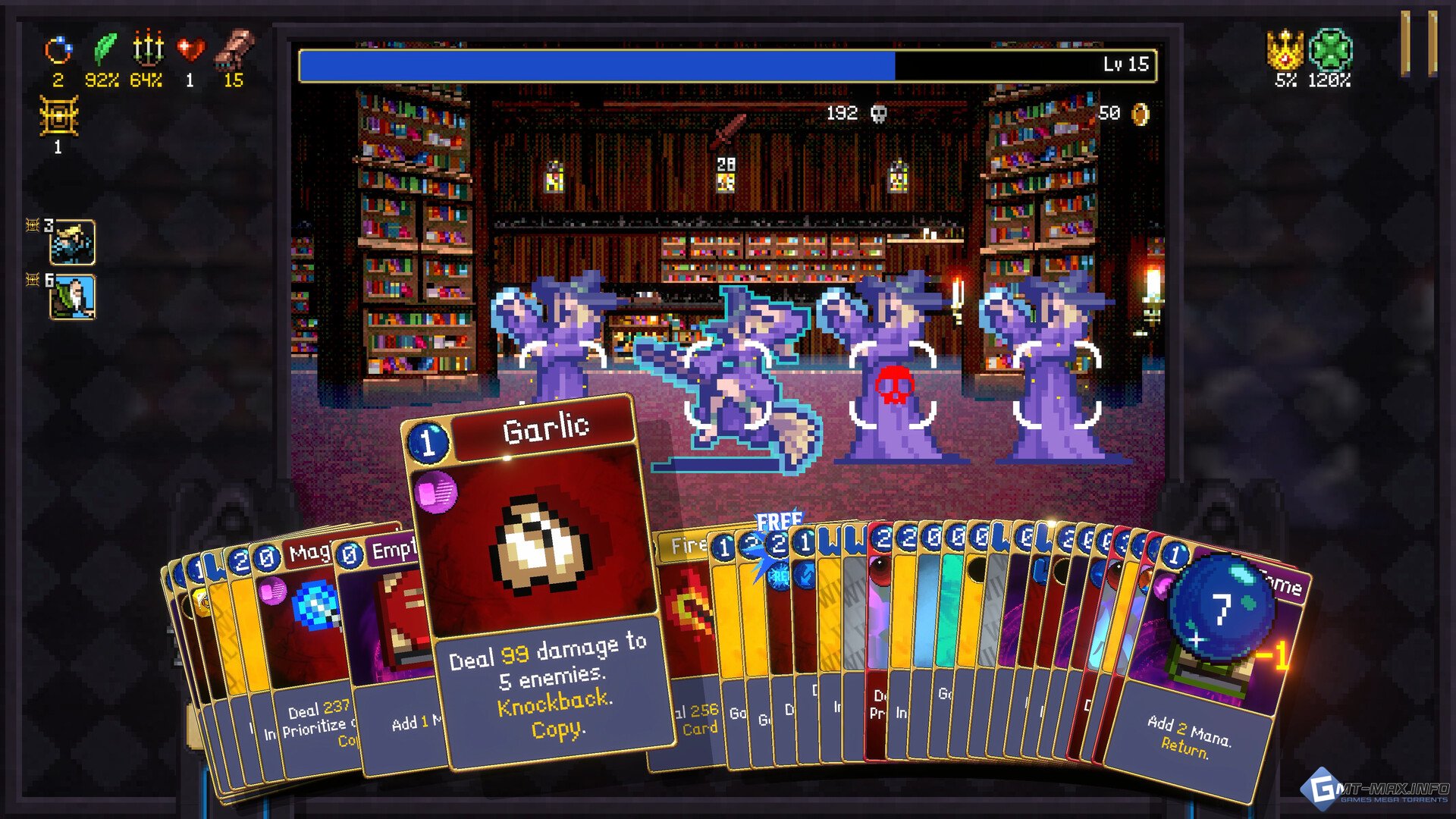Target the witch marked with red skull
This screenshot has width=1456, height=819.
[893, 385]
